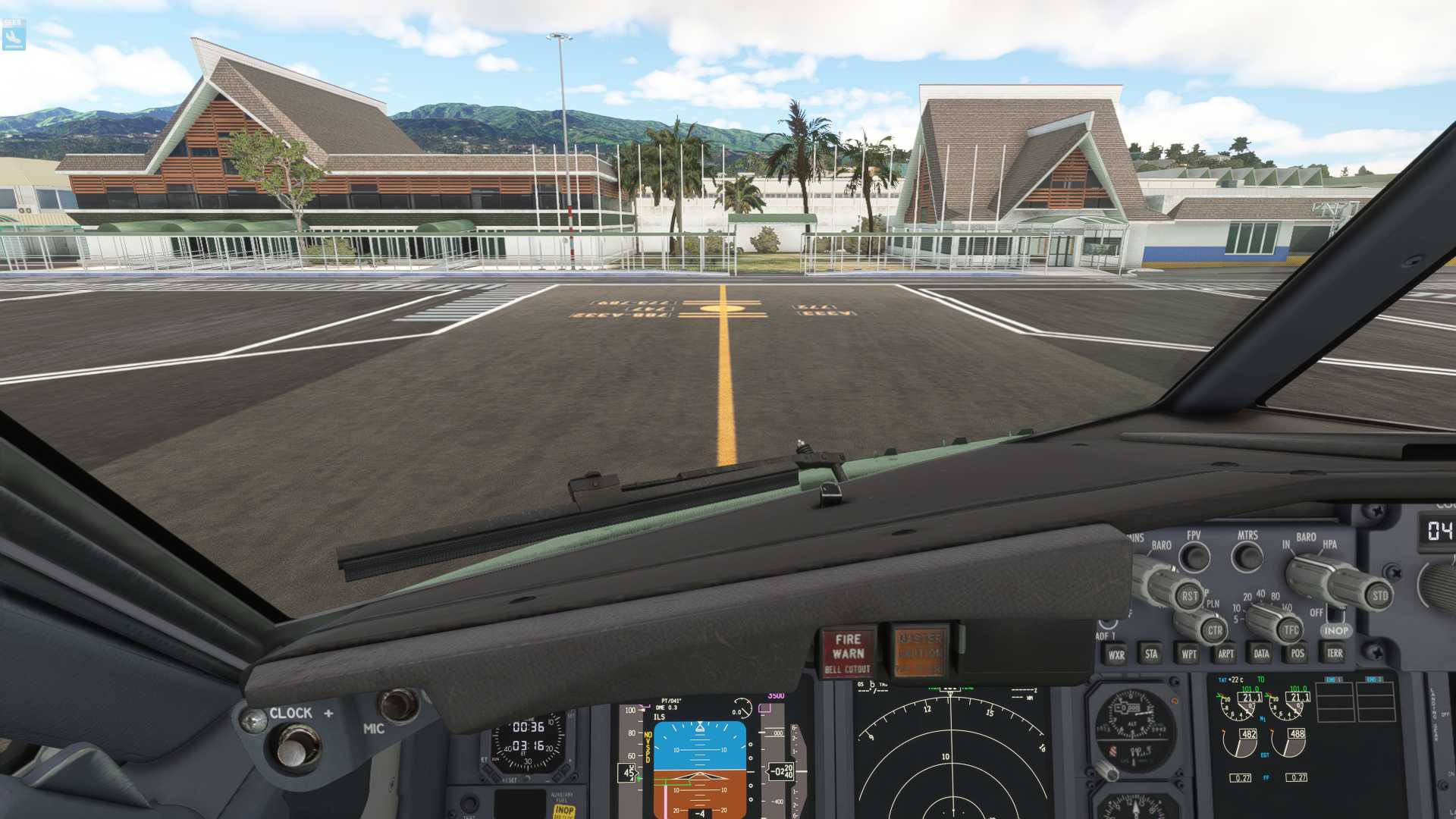Silence the FIRE WARN bell cutout light
The image size is (1456, 819).
click(848, 652)
